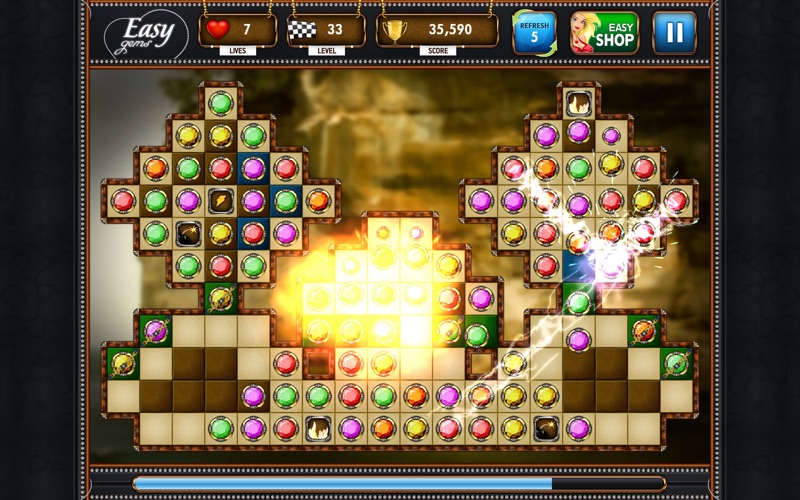Open the Easy Shop
This screenshot has width=800, height=500.
pos(604,33)
